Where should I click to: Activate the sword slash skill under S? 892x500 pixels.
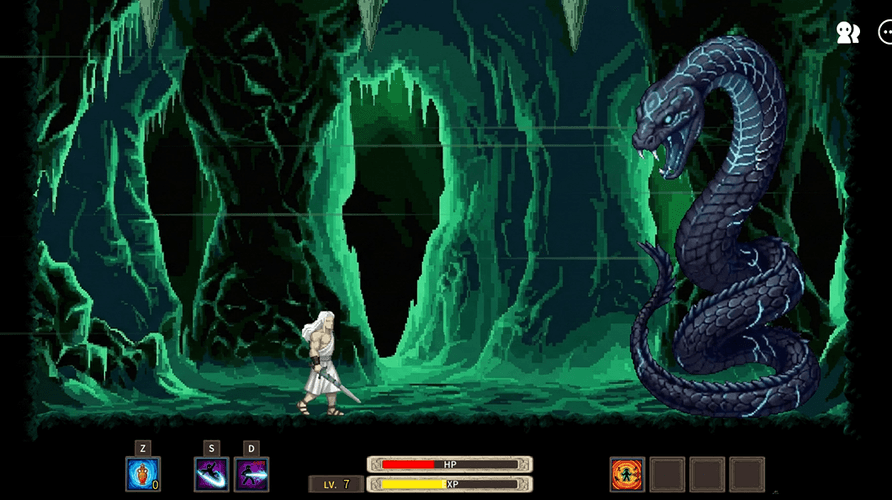point(211,473)
